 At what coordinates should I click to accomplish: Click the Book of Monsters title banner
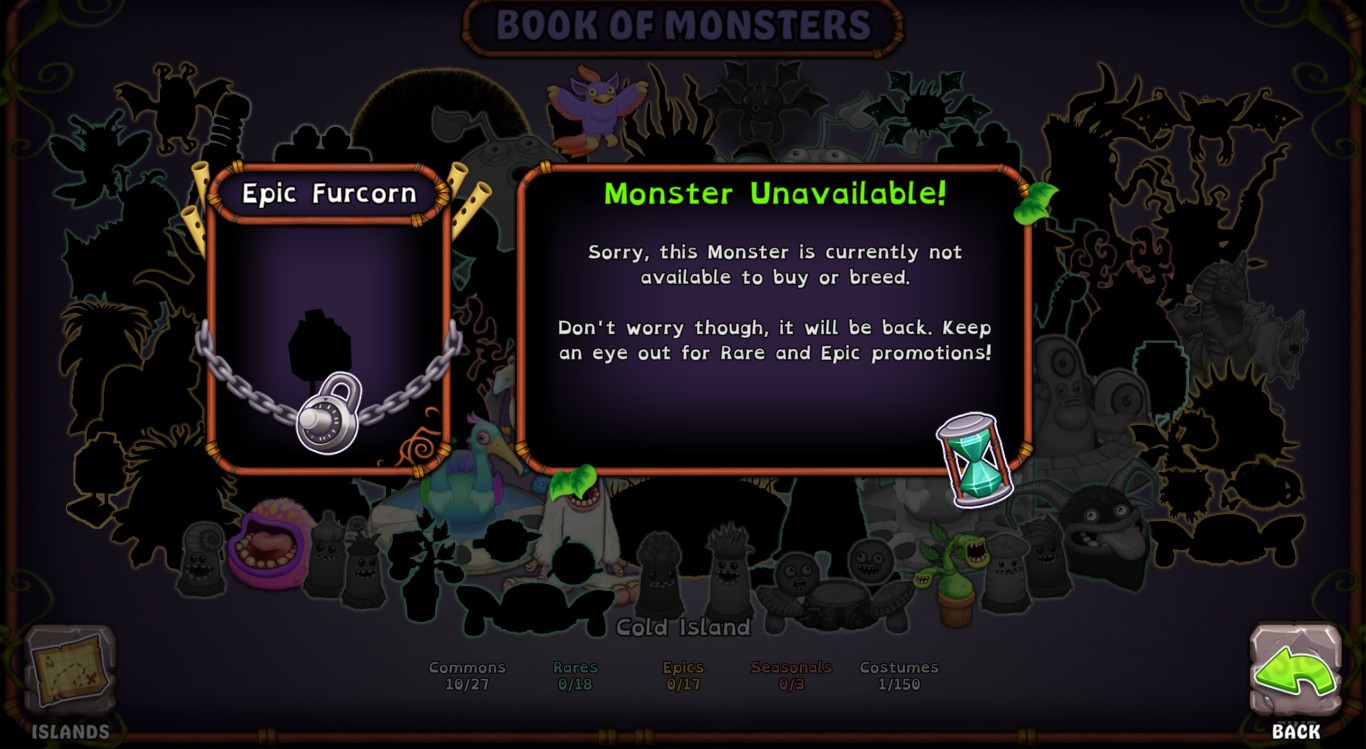point(683,24)
